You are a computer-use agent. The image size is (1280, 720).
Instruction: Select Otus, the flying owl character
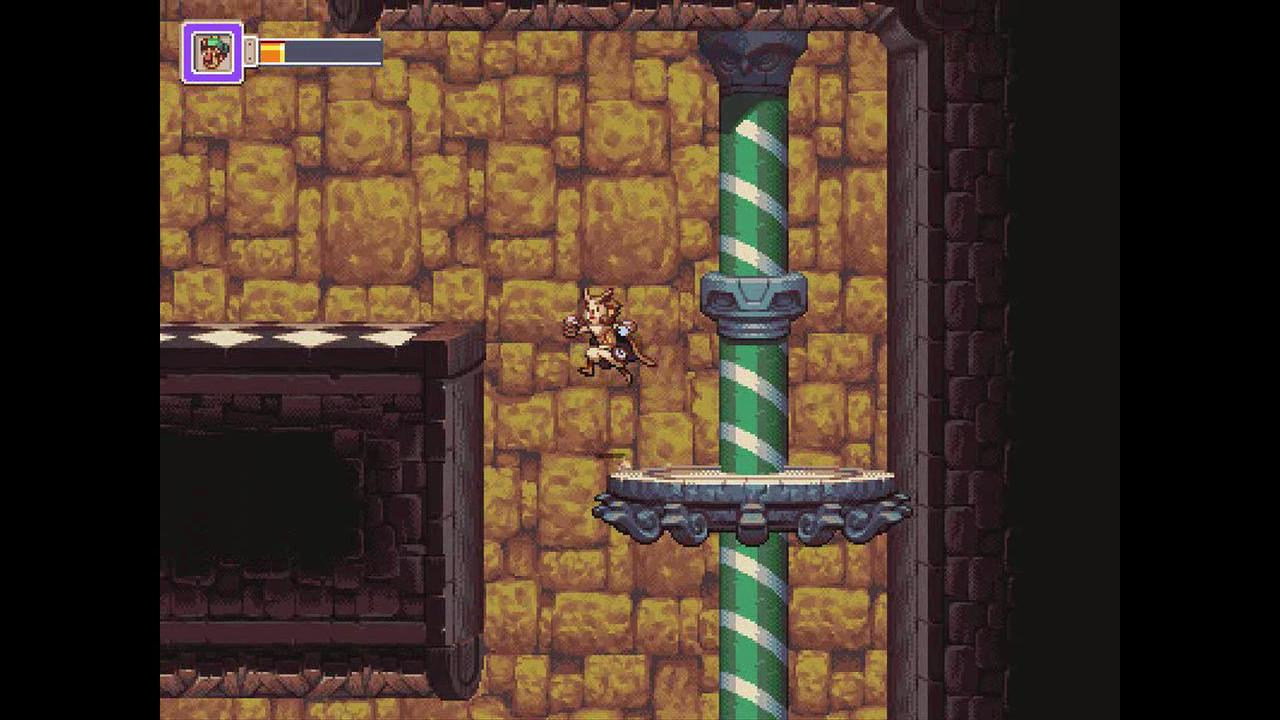click(600, 330)
